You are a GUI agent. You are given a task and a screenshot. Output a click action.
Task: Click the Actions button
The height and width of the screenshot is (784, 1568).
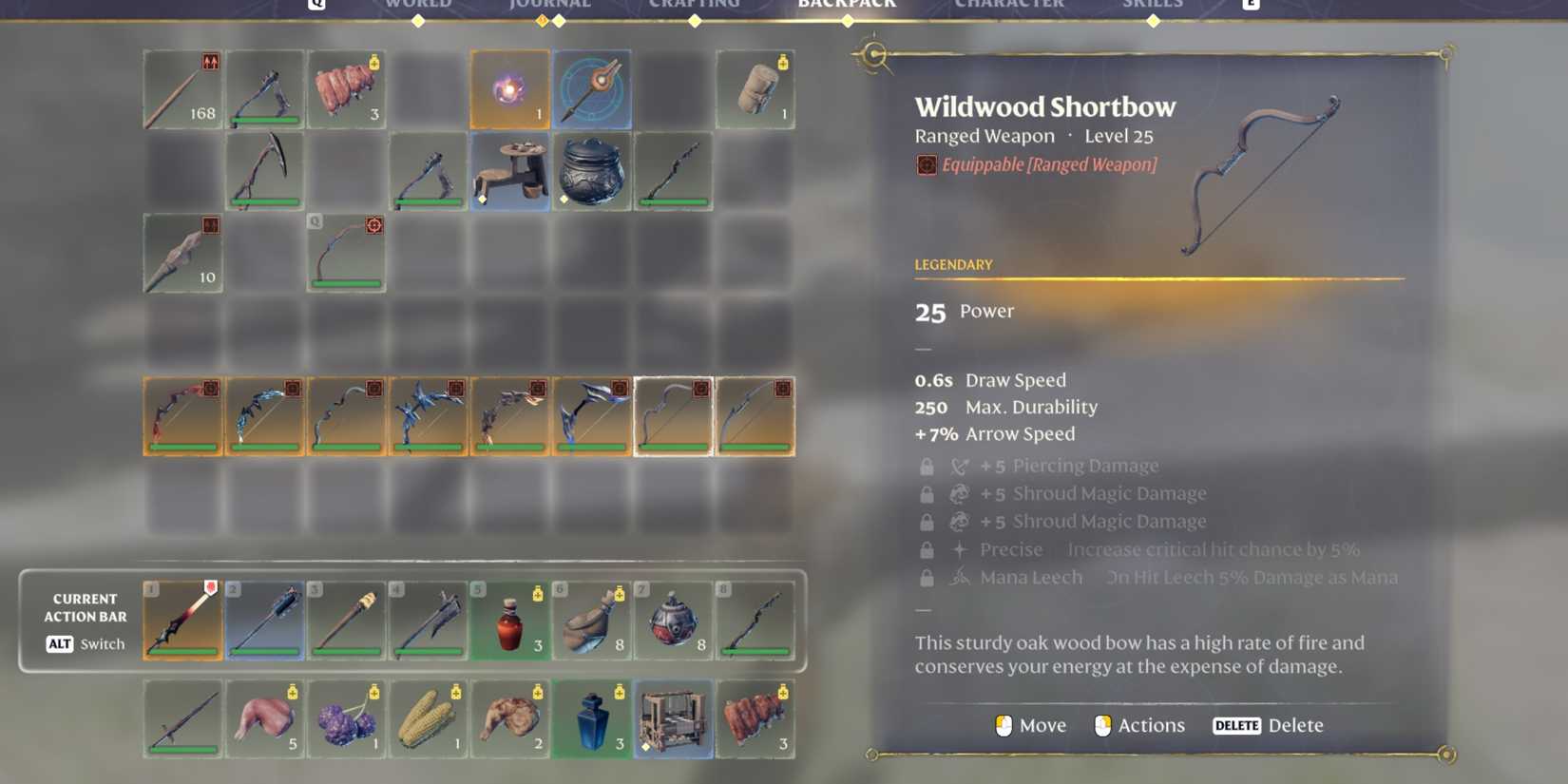1139,725
